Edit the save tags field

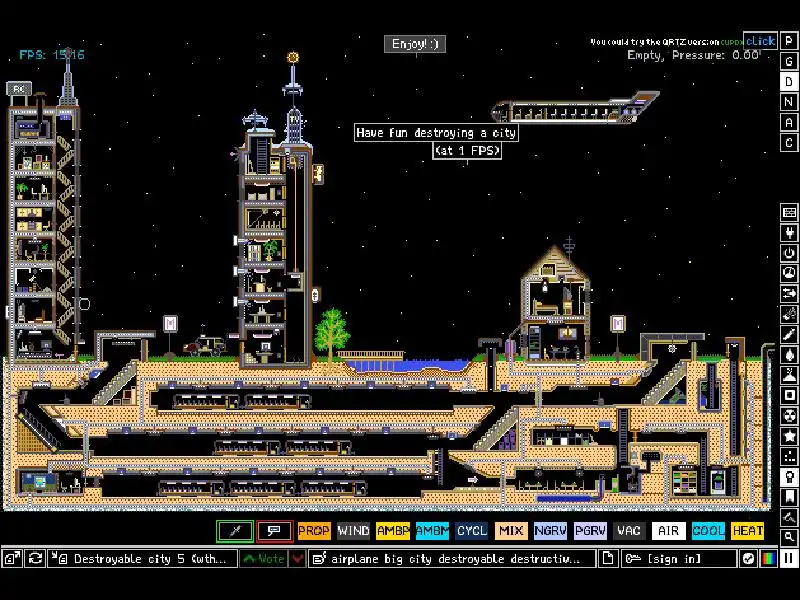click(x=451, y=559)
